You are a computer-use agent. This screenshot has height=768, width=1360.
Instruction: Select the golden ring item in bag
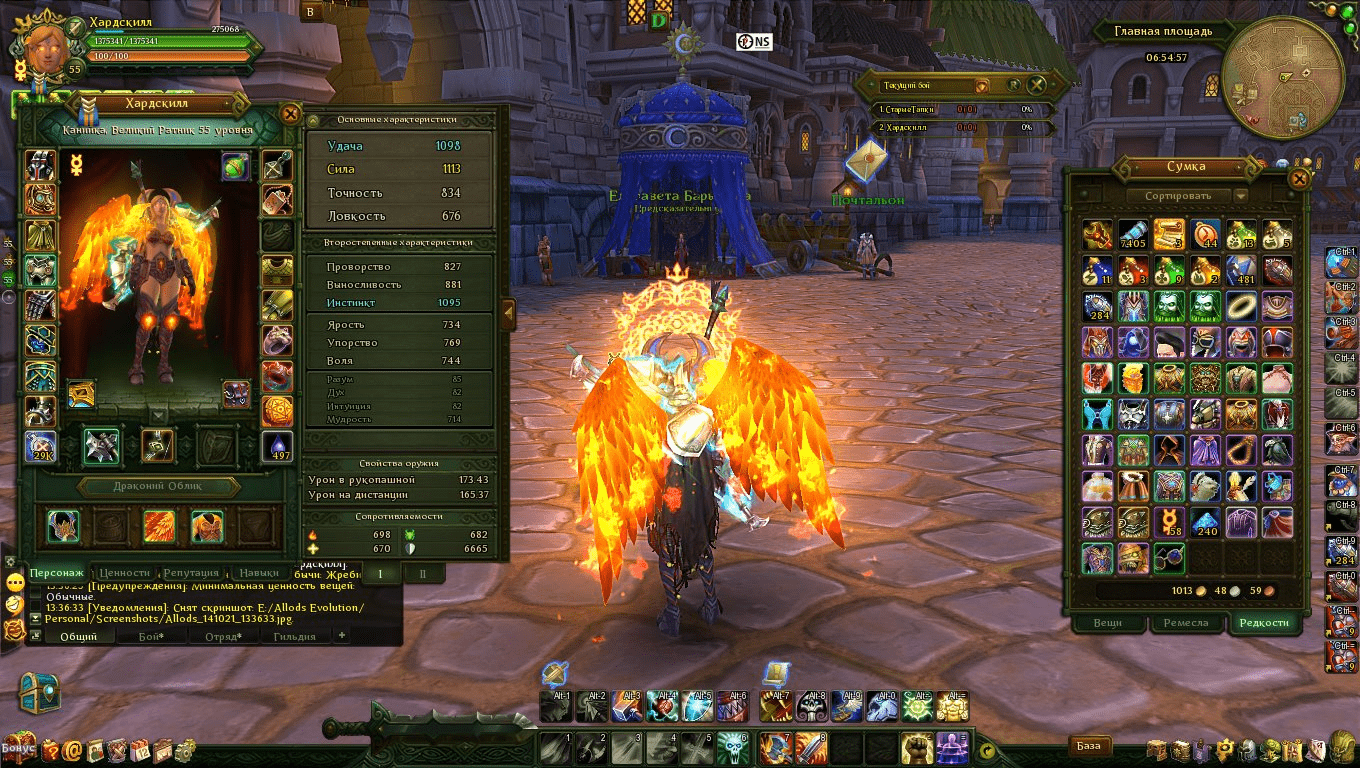1240,305
